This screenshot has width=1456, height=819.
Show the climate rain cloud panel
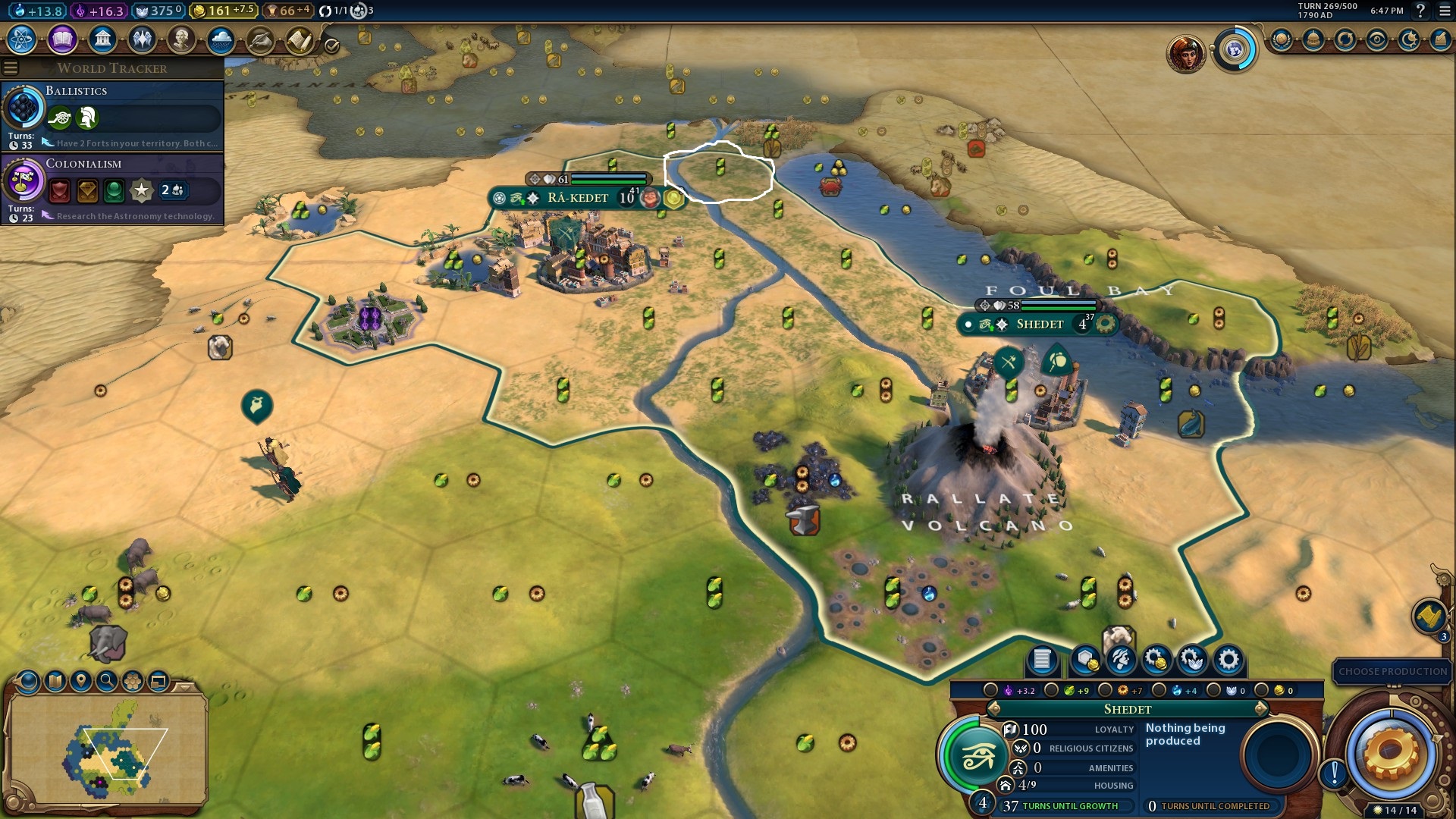(221, 39)
